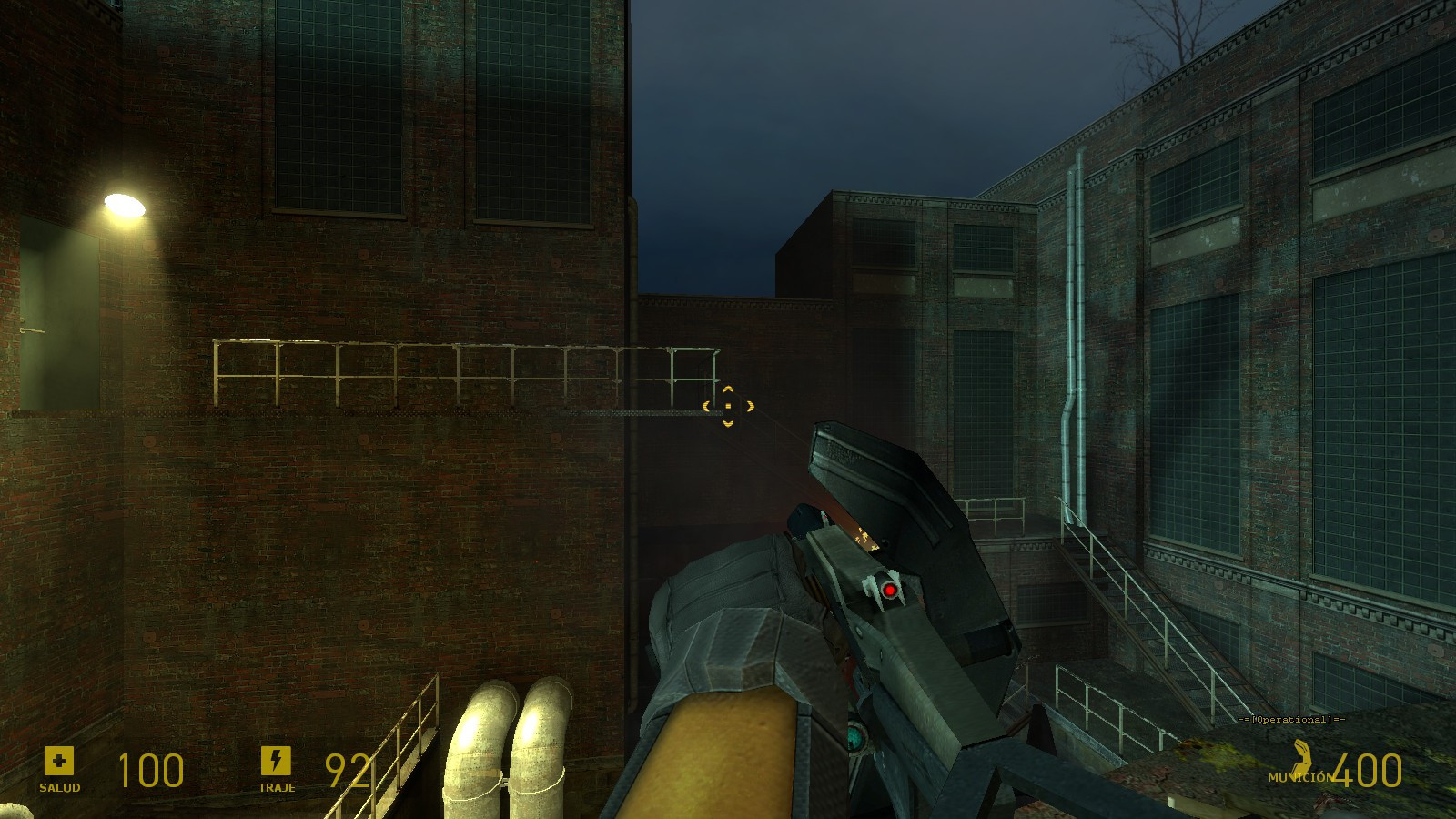
Task: Click the TRAJE lightning bolt icon
Action: click(x=278, y=760)
